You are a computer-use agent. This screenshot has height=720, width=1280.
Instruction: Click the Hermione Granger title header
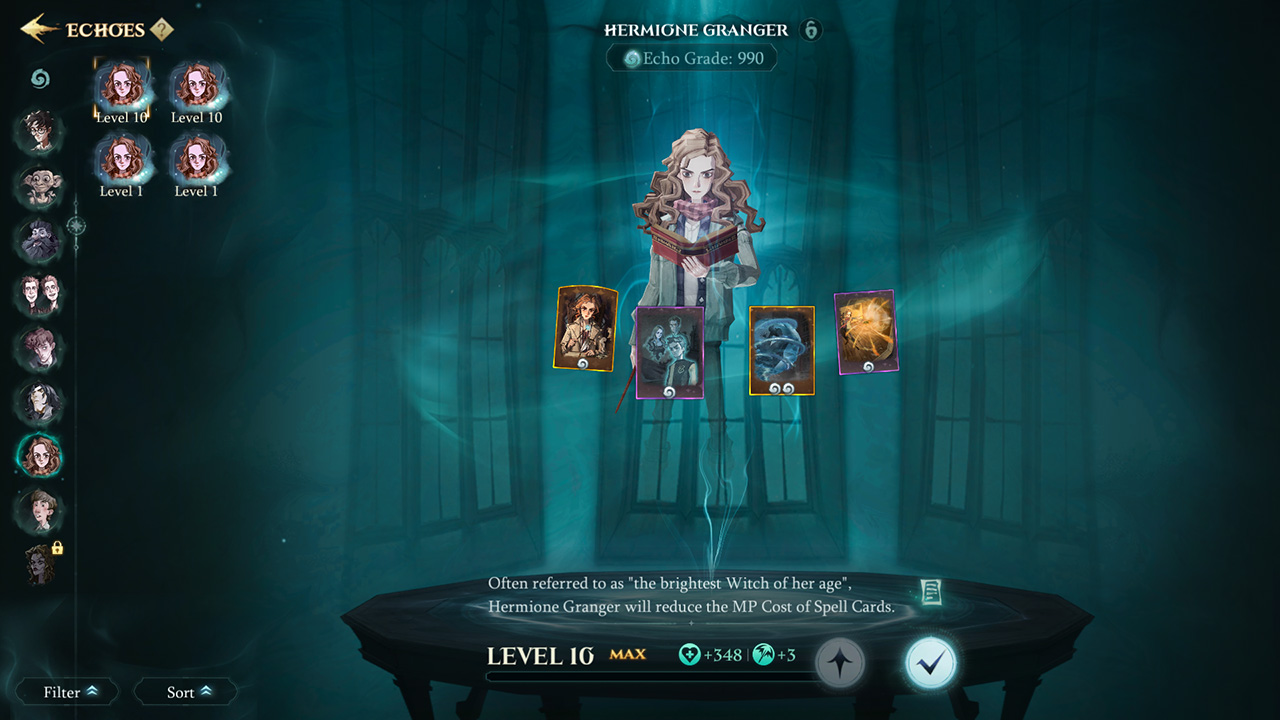pyautogui.click(x=697, y=30)
